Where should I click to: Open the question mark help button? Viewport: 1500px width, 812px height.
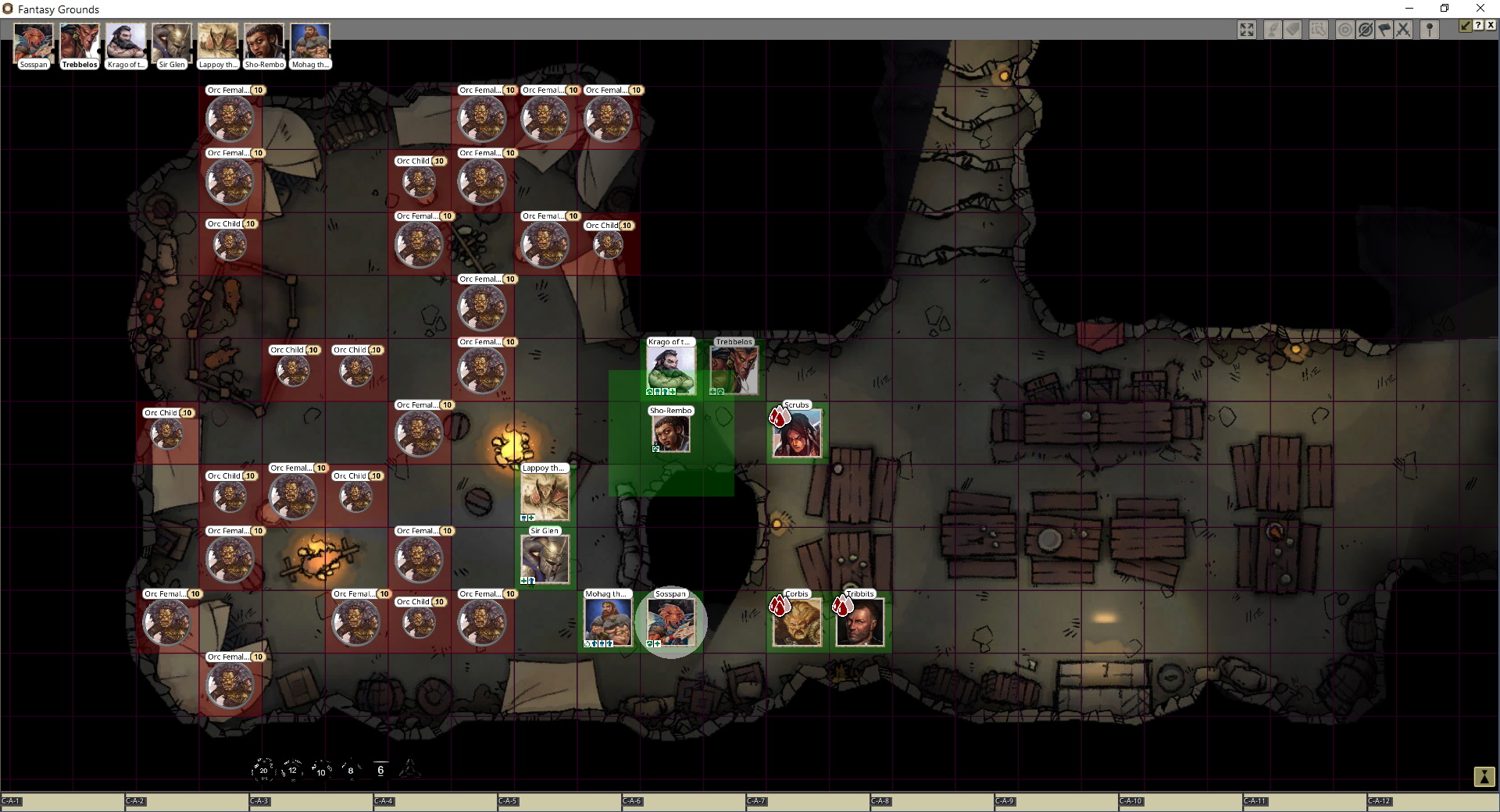(x=1478, y=26)
